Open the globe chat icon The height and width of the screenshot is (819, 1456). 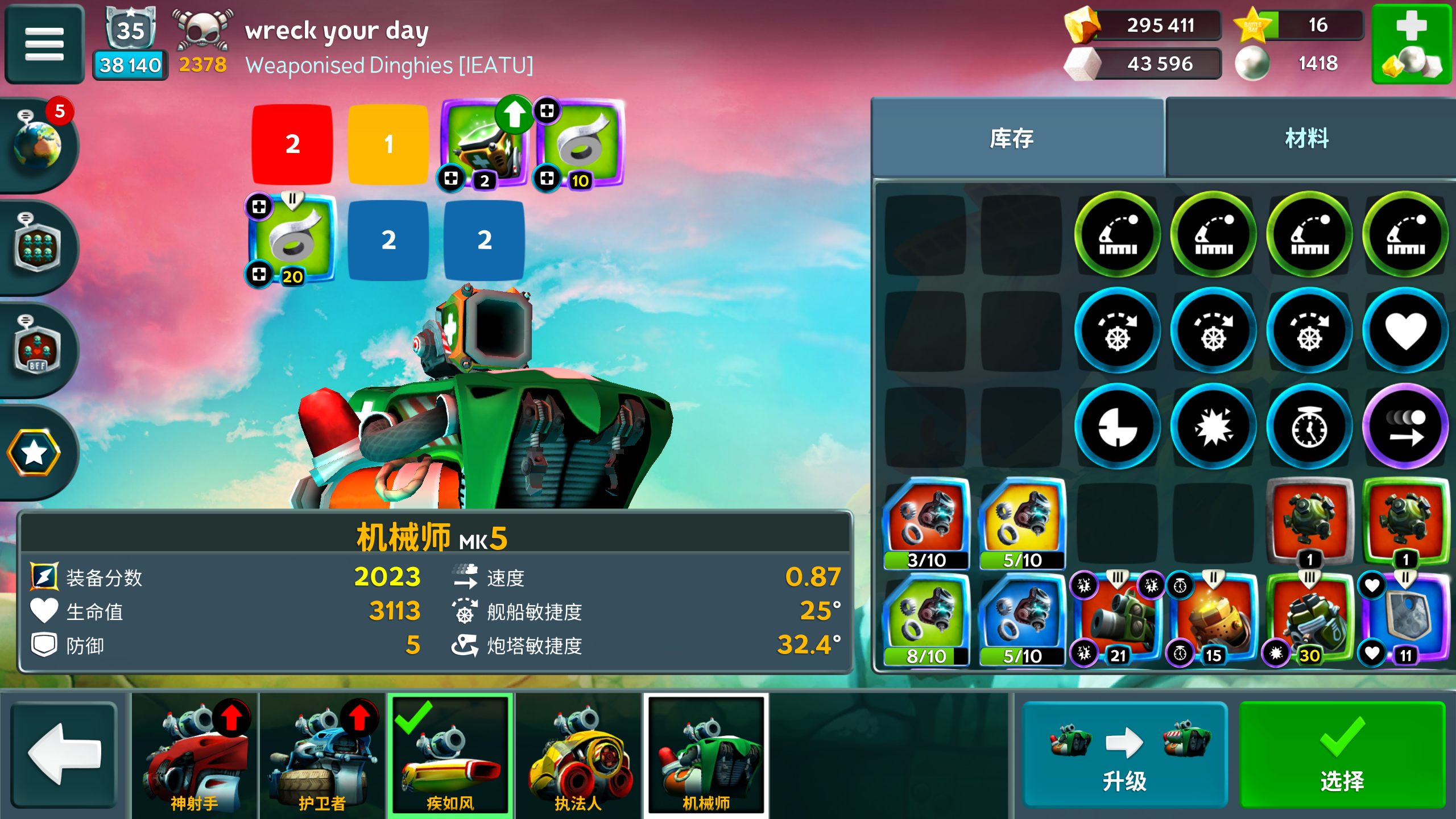tap(38, 146)
